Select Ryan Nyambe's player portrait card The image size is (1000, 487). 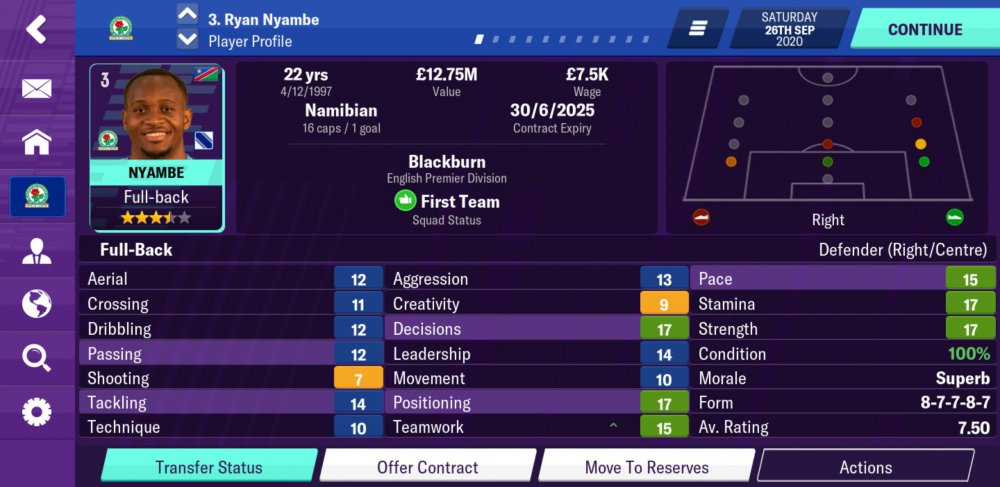pyautogui.click(x=156, y=147)
